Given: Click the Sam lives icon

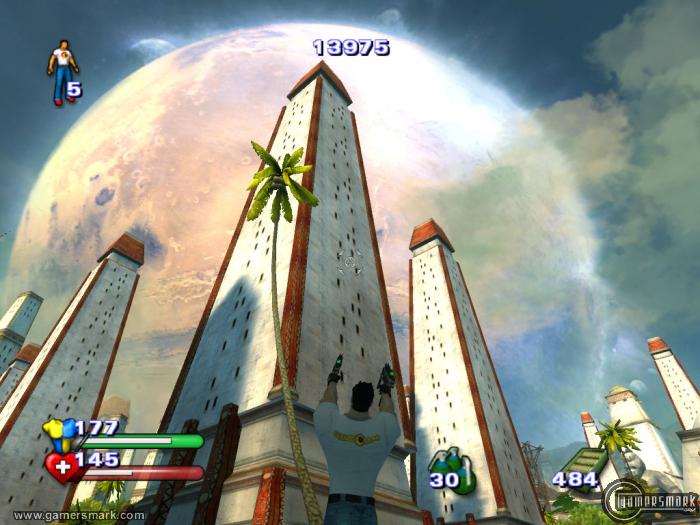Looking at the screenshot, I should coord(62,72).
